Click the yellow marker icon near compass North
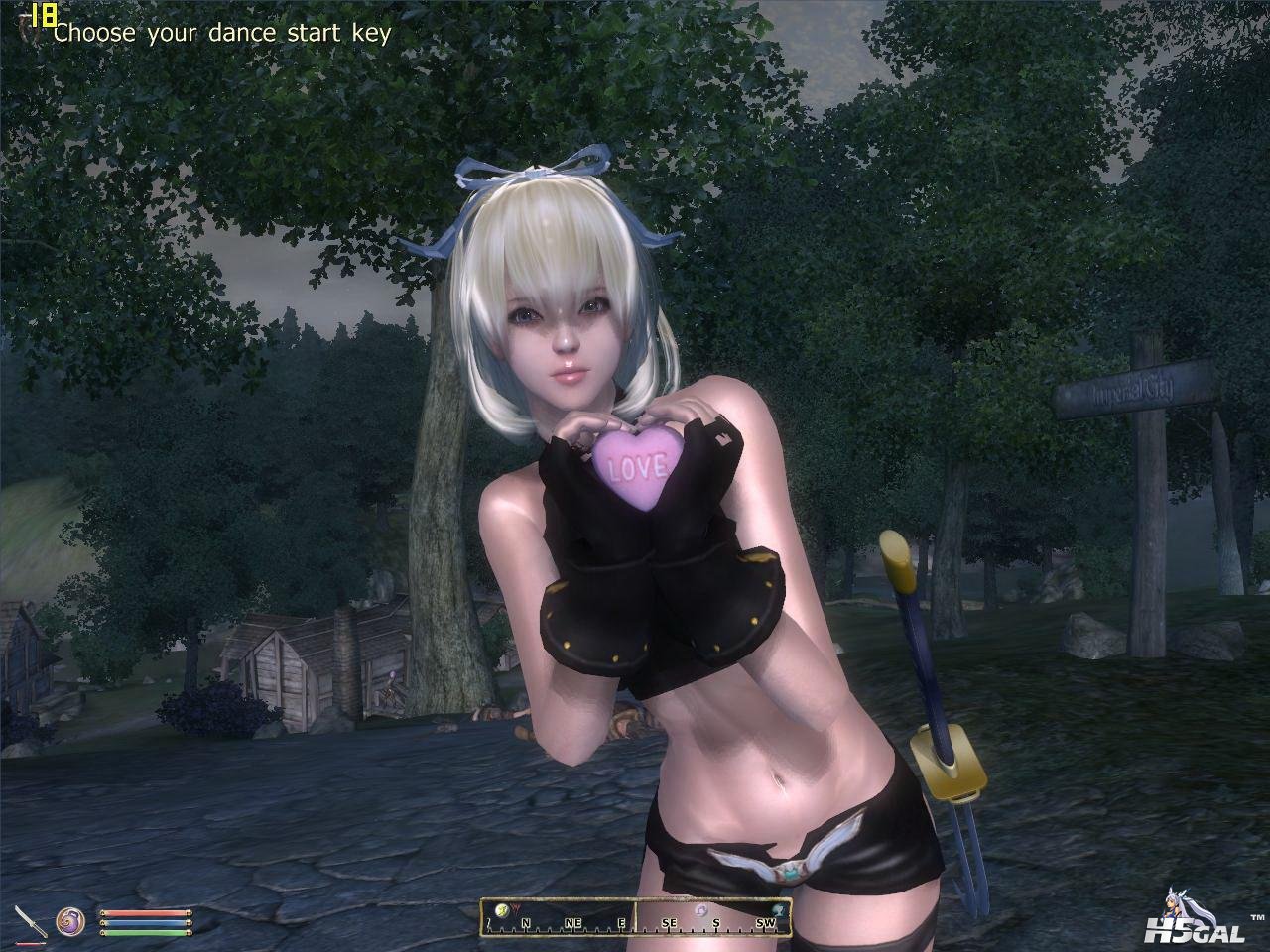 click(503, 911)
